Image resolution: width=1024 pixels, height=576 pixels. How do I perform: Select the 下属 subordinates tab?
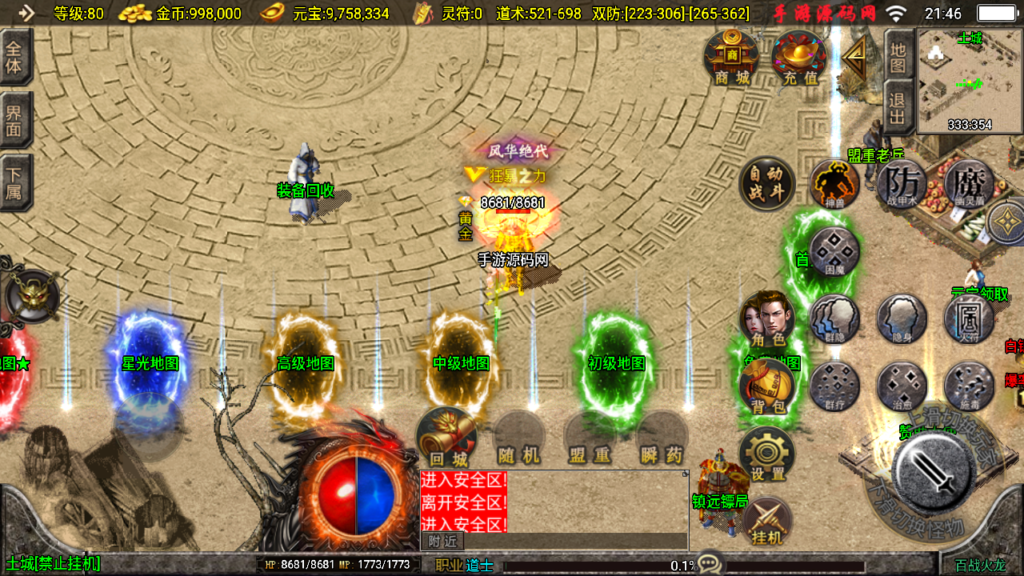[14, 183]
